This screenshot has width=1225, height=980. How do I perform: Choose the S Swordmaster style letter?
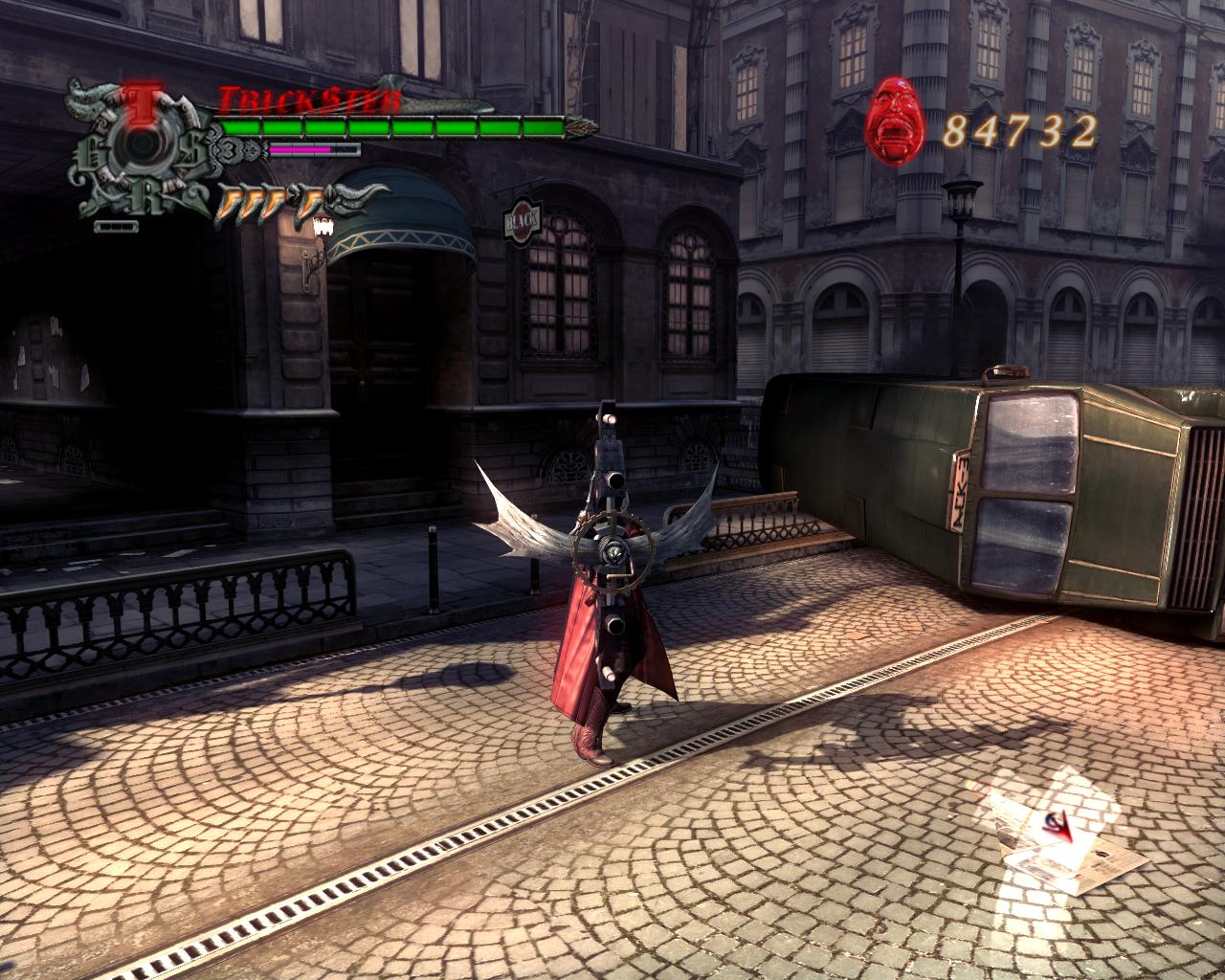[x=192, y=147]
